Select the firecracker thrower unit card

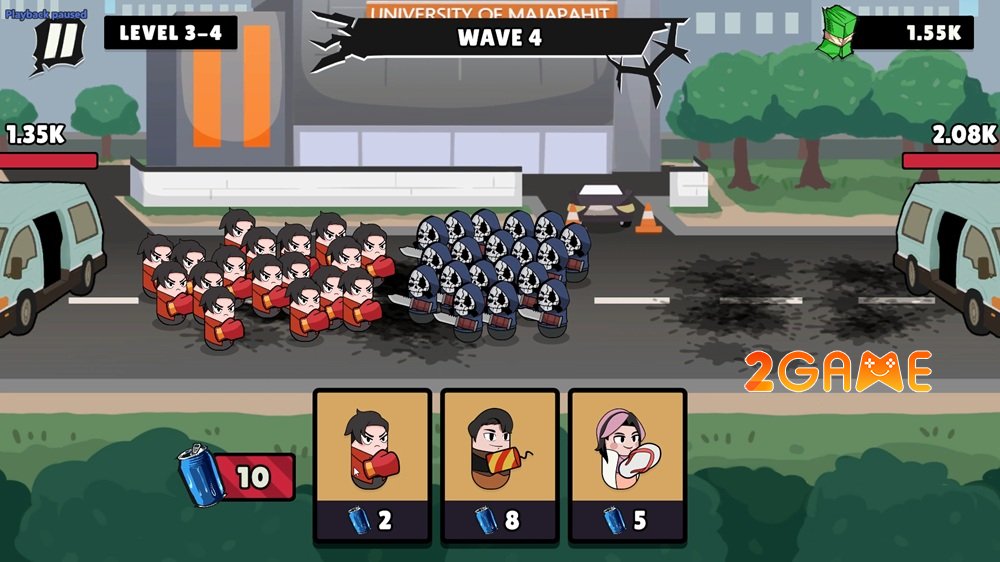coord(499,465)
